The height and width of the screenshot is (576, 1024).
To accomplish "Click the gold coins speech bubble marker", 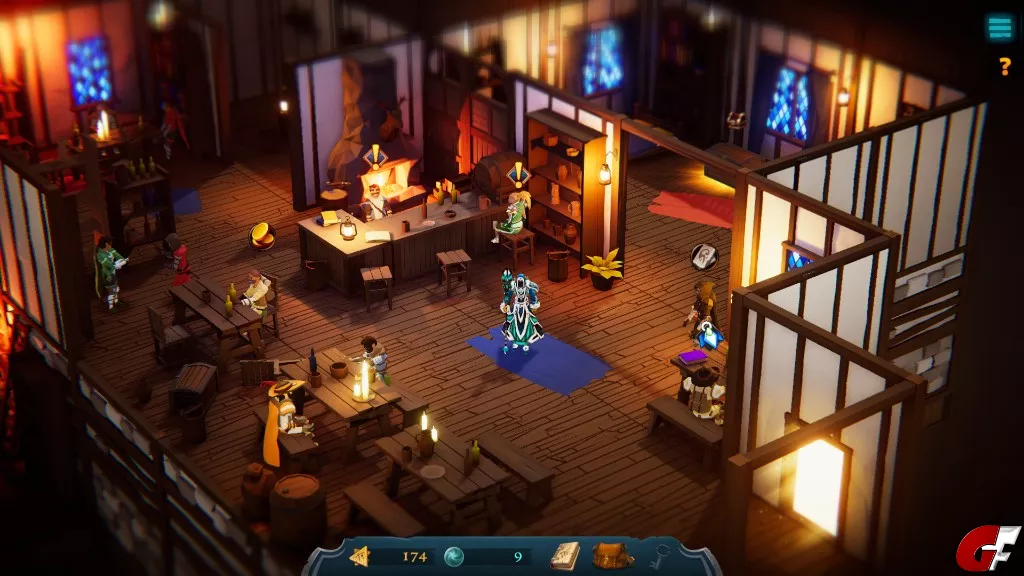I will click(263, 235).
